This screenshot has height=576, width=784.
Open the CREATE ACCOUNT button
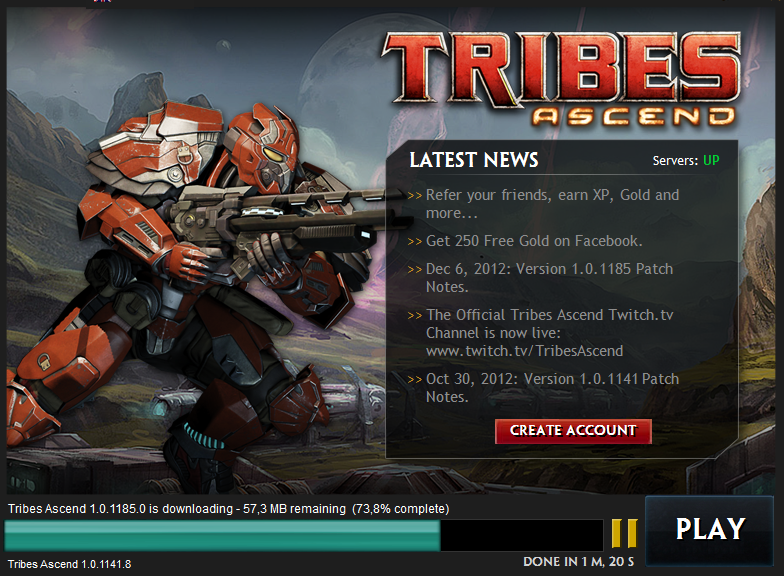pyautogui.click(x=573, y=431)
